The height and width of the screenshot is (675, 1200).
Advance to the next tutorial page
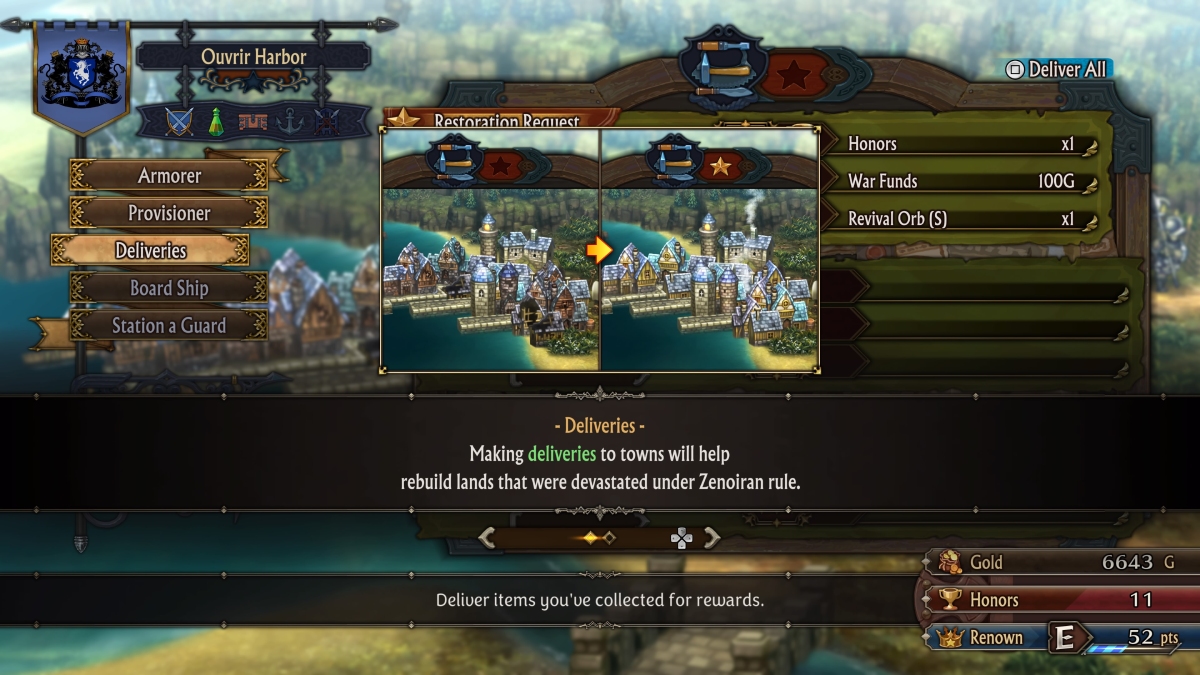(x=712, y=538)
